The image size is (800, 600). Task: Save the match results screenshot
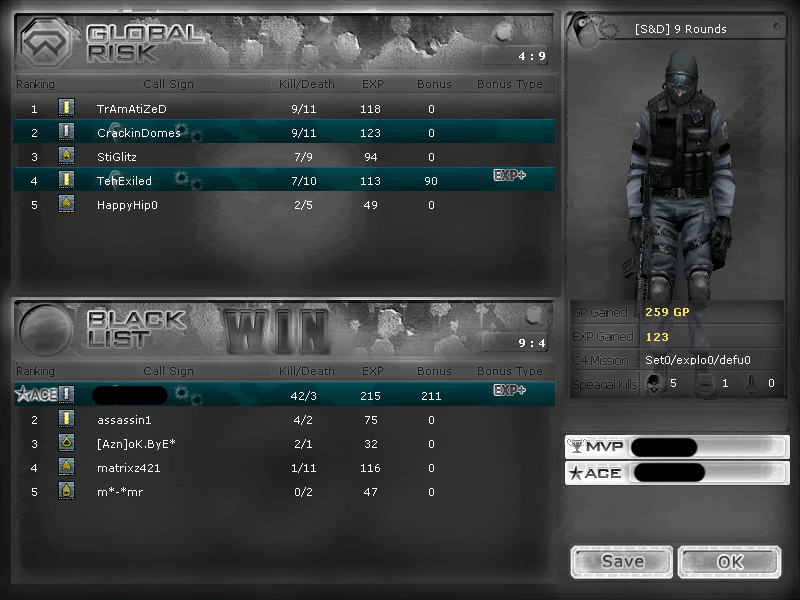[x=622, y=562]
